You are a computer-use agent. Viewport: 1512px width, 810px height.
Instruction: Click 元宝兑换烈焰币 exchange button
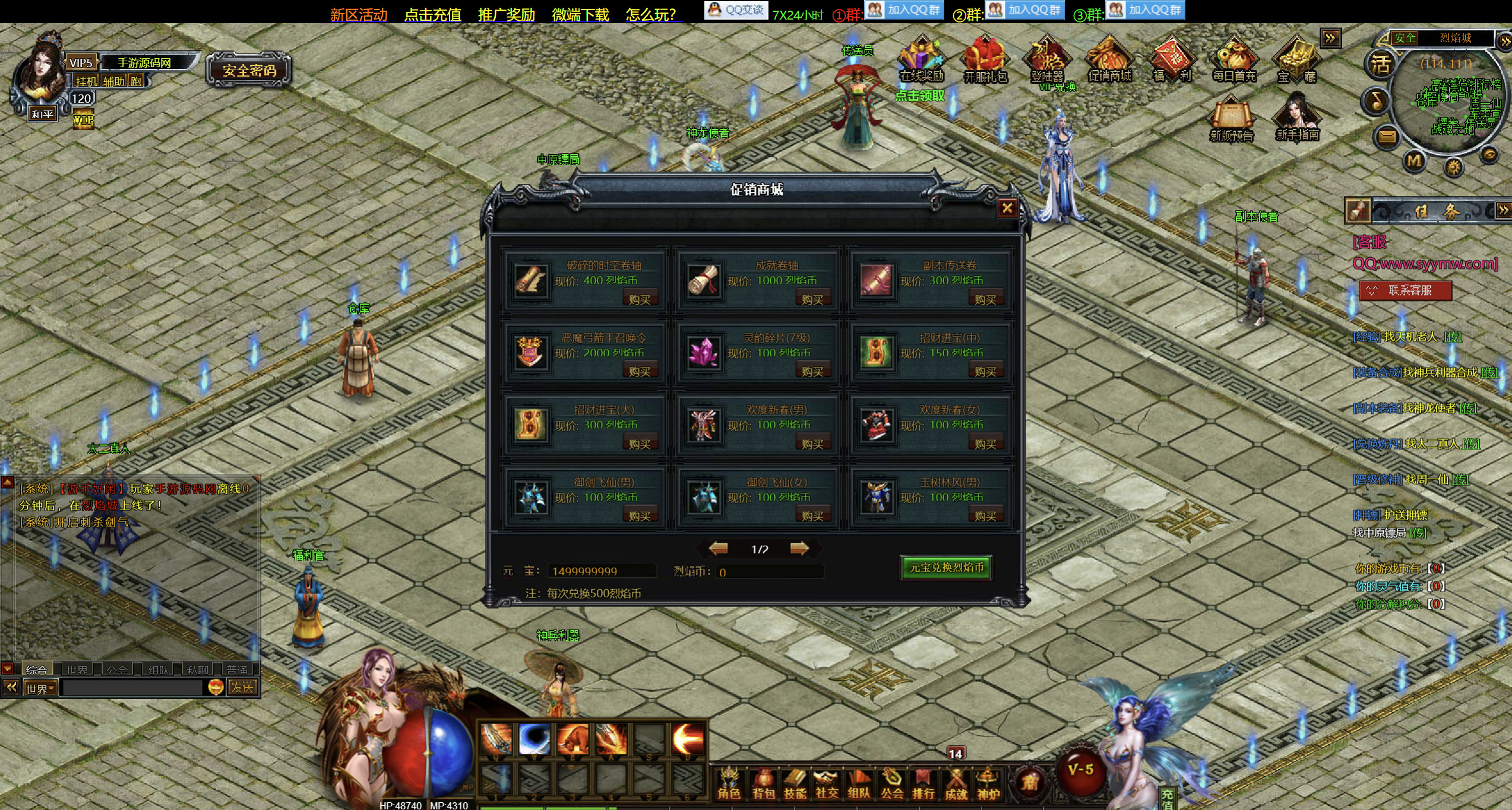[x=946, y=568]
